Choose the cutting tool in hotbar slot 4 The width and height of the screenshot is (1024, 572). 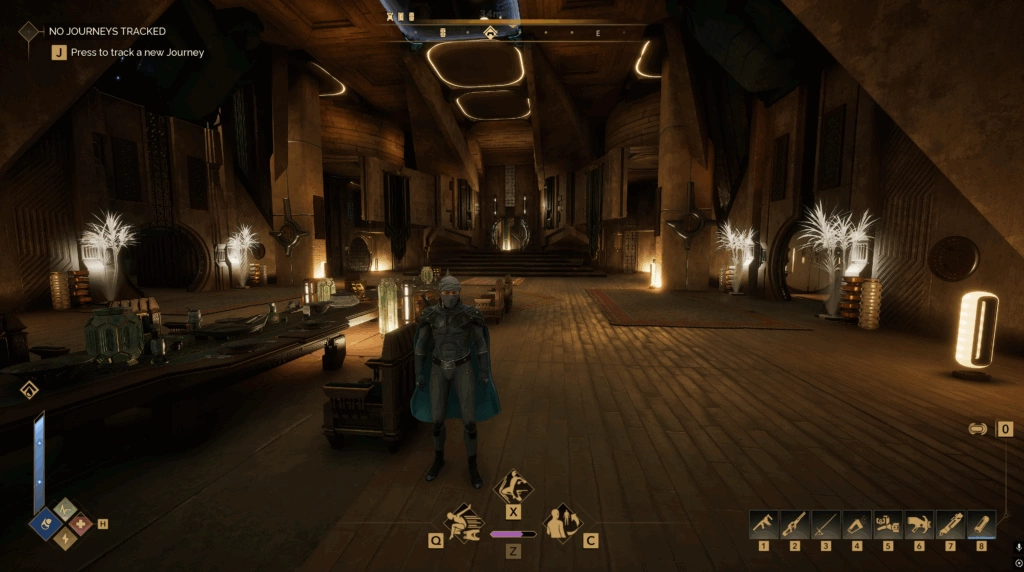pos(856,524)
